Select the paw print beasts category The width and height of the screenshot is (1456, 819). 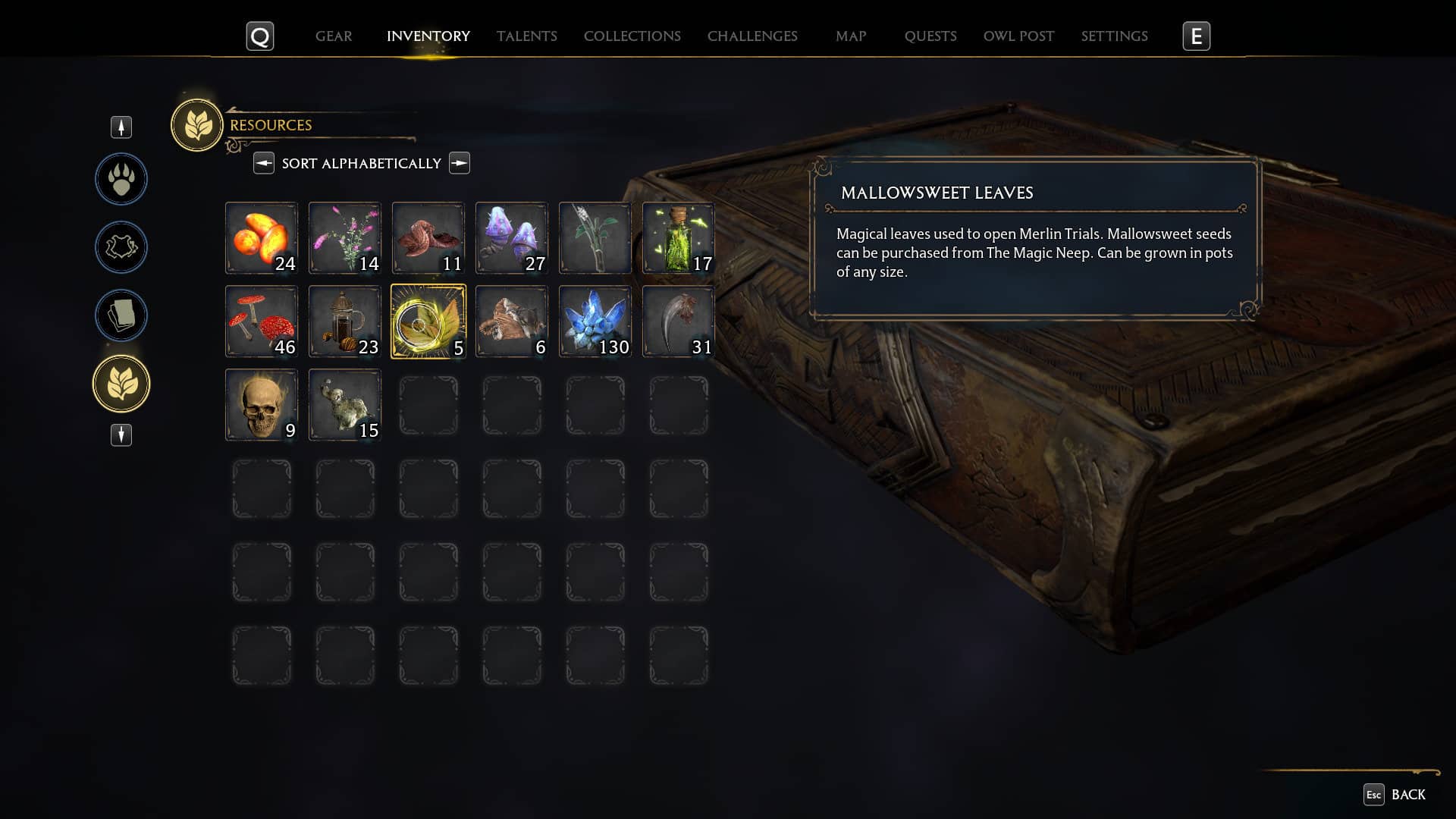pos(121,179)
